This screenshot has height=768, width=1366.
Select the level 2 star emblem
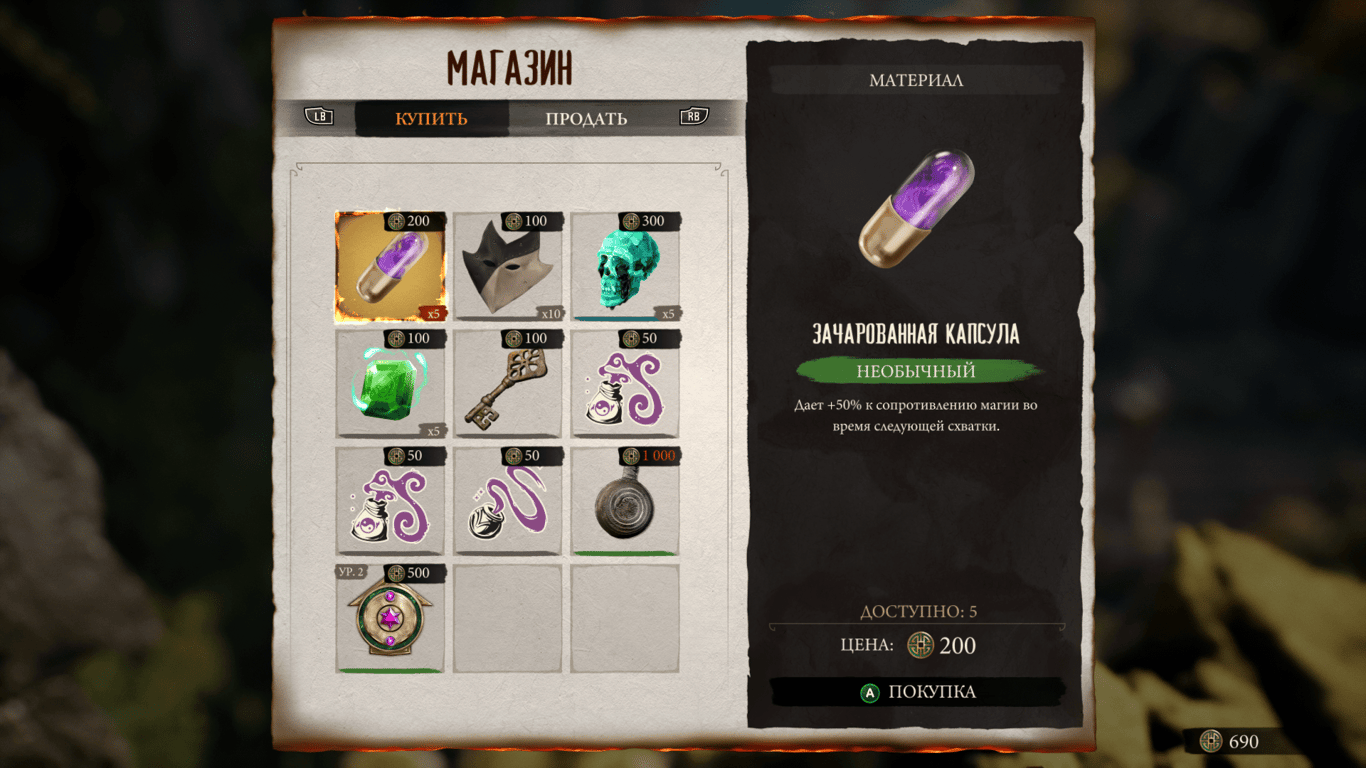(x=390, y=620)
